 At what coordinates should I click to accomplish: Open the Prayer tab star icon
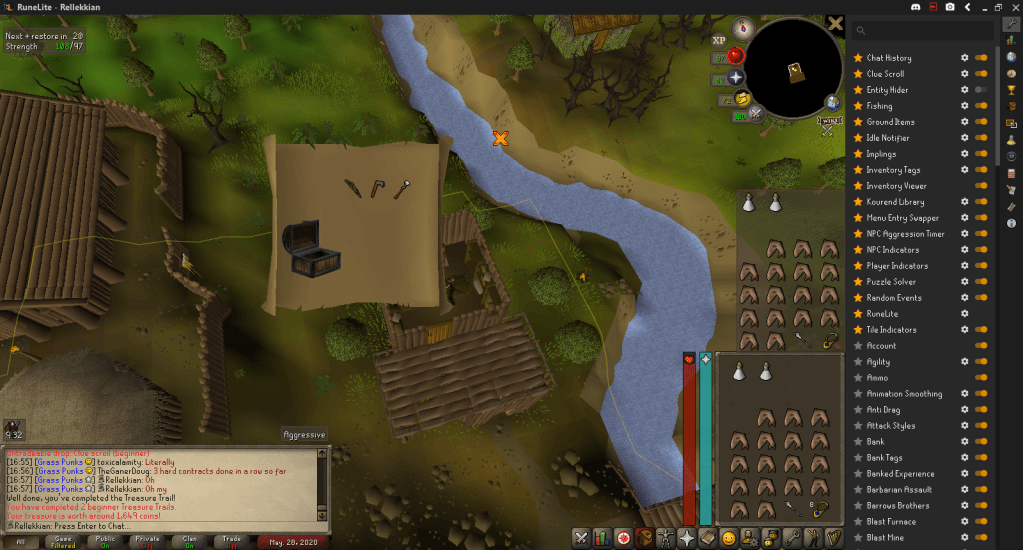[x=687, y=538]
